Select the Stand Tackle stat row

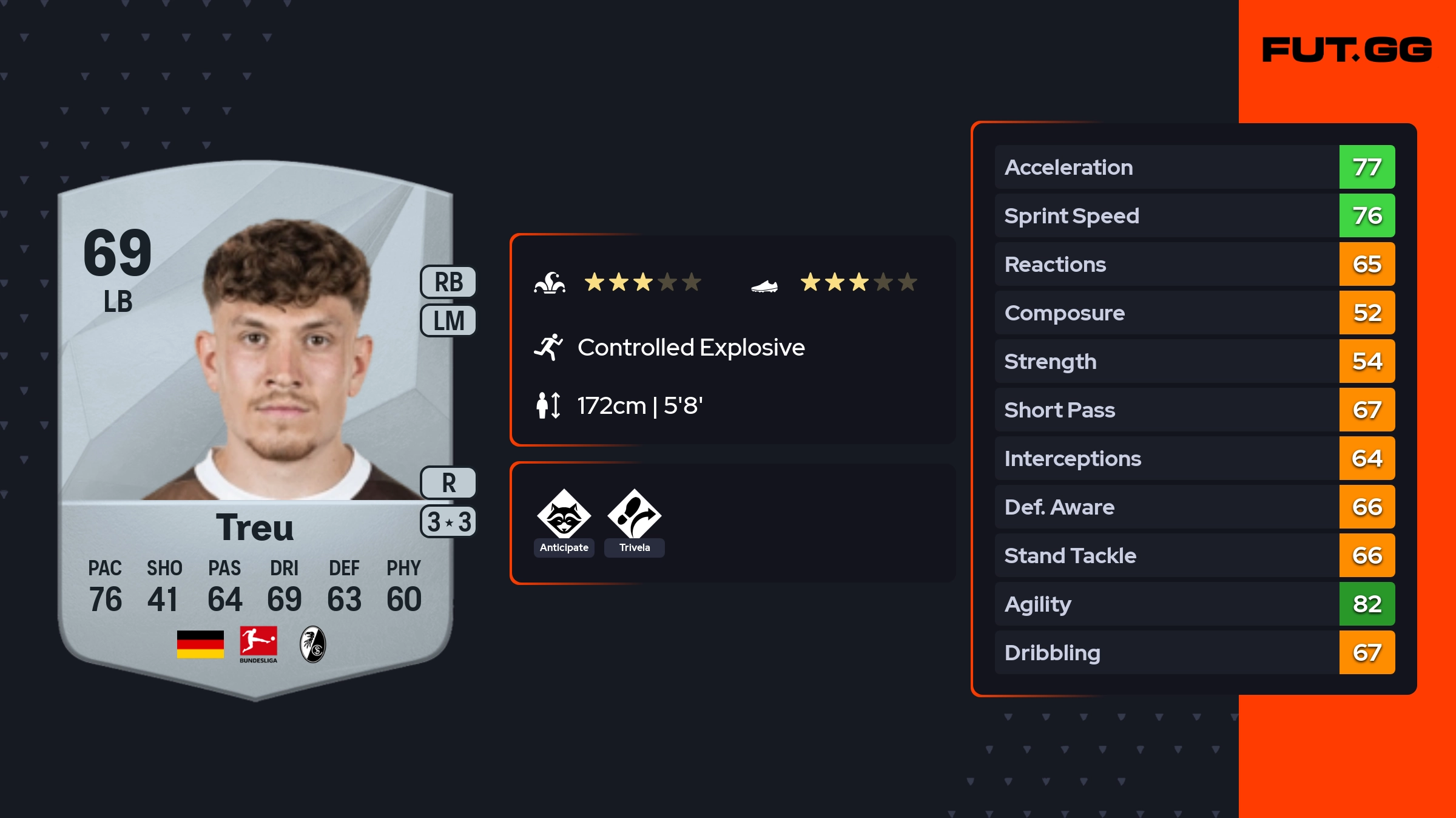point(1194,555)
